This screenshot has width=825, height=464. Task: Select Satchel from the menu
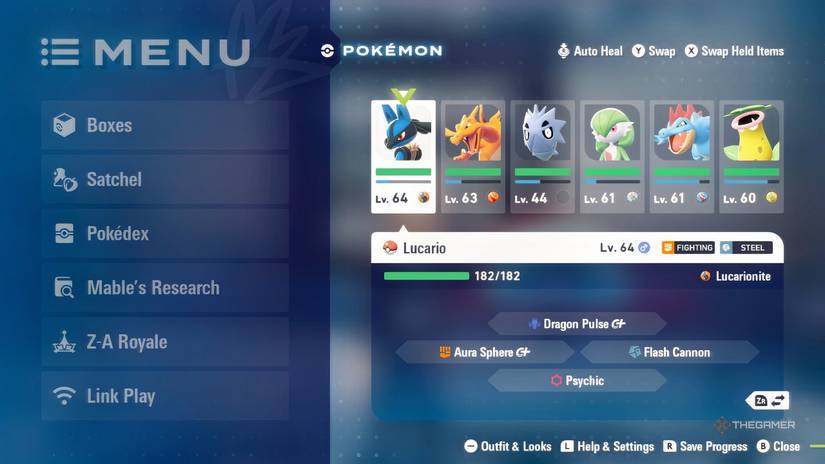coord(165,180)
